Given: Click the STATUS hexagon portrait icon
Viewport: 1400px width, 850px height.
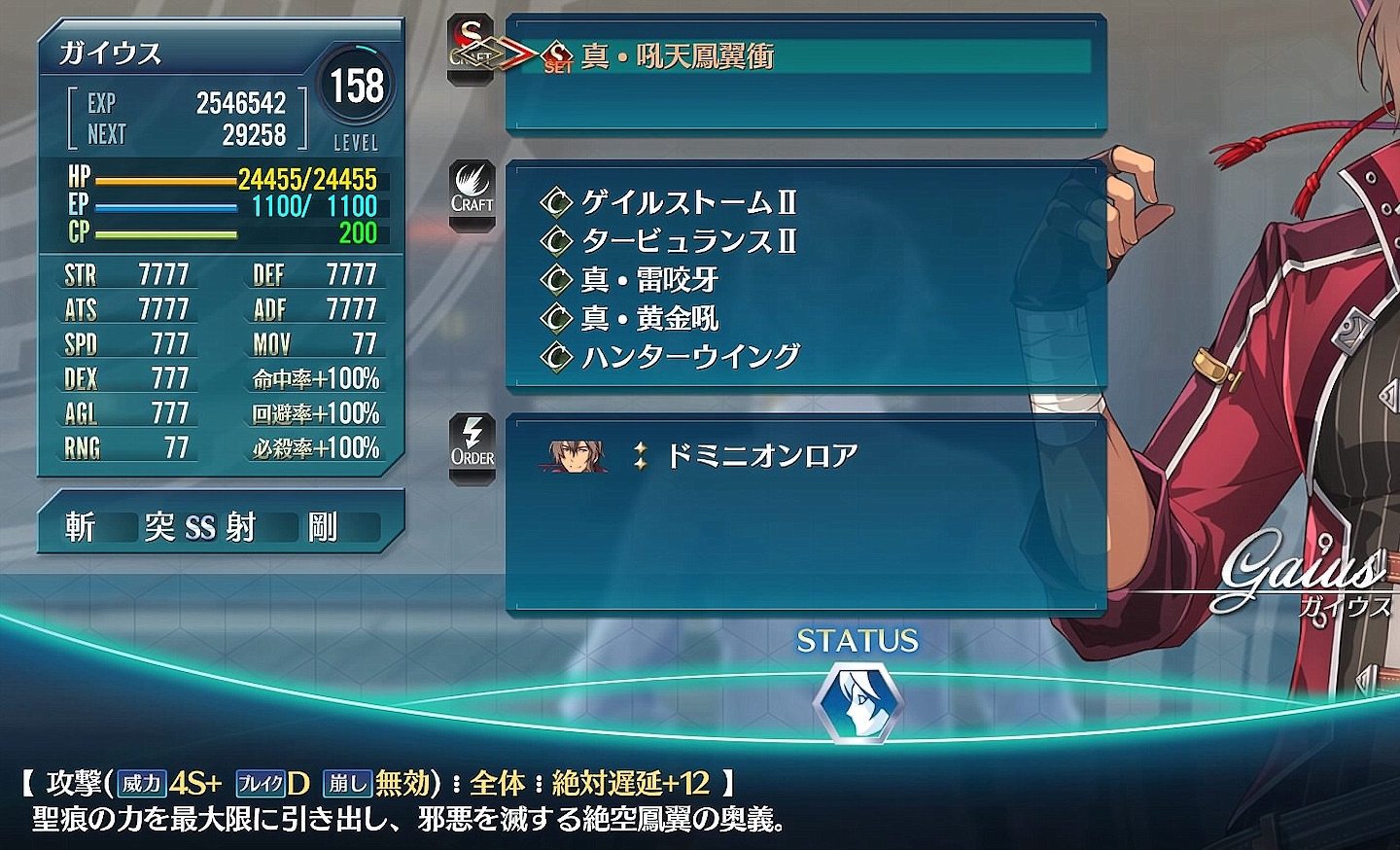Looking at the screenshot, I should point(857,702).
